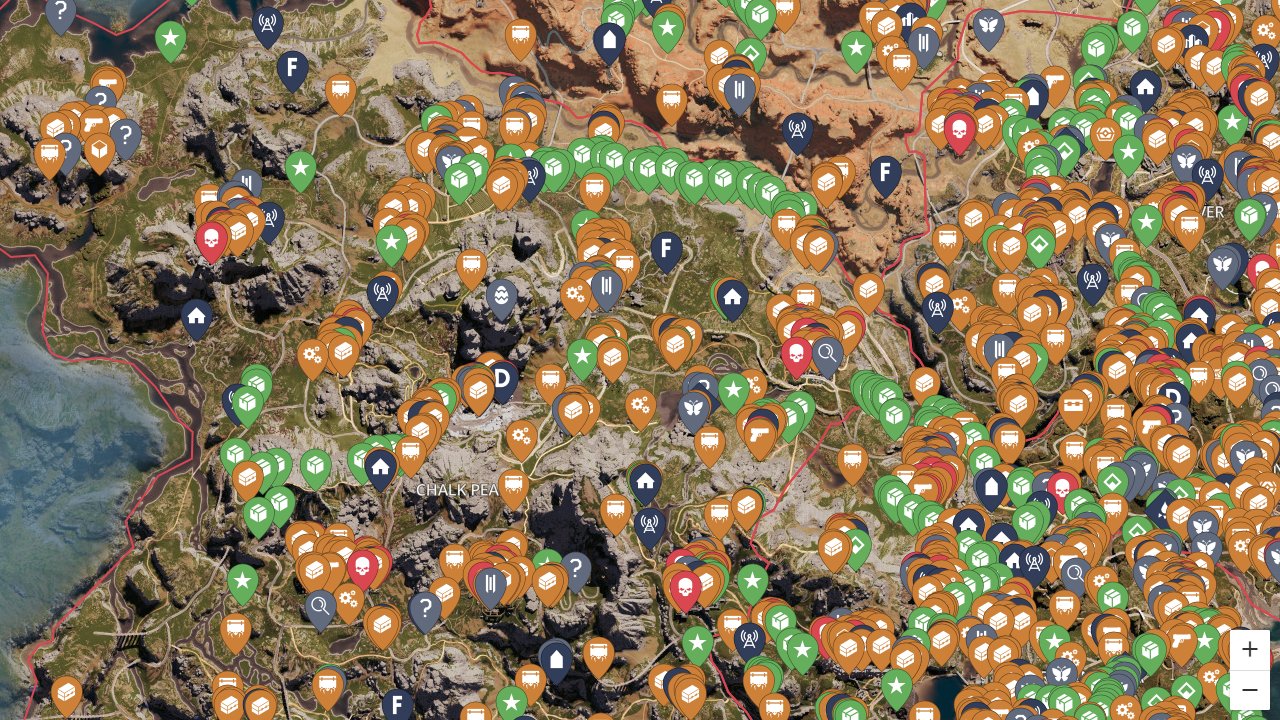
Task: Open the red skull marker below Chalk Pea
Action: coord(363,567)
